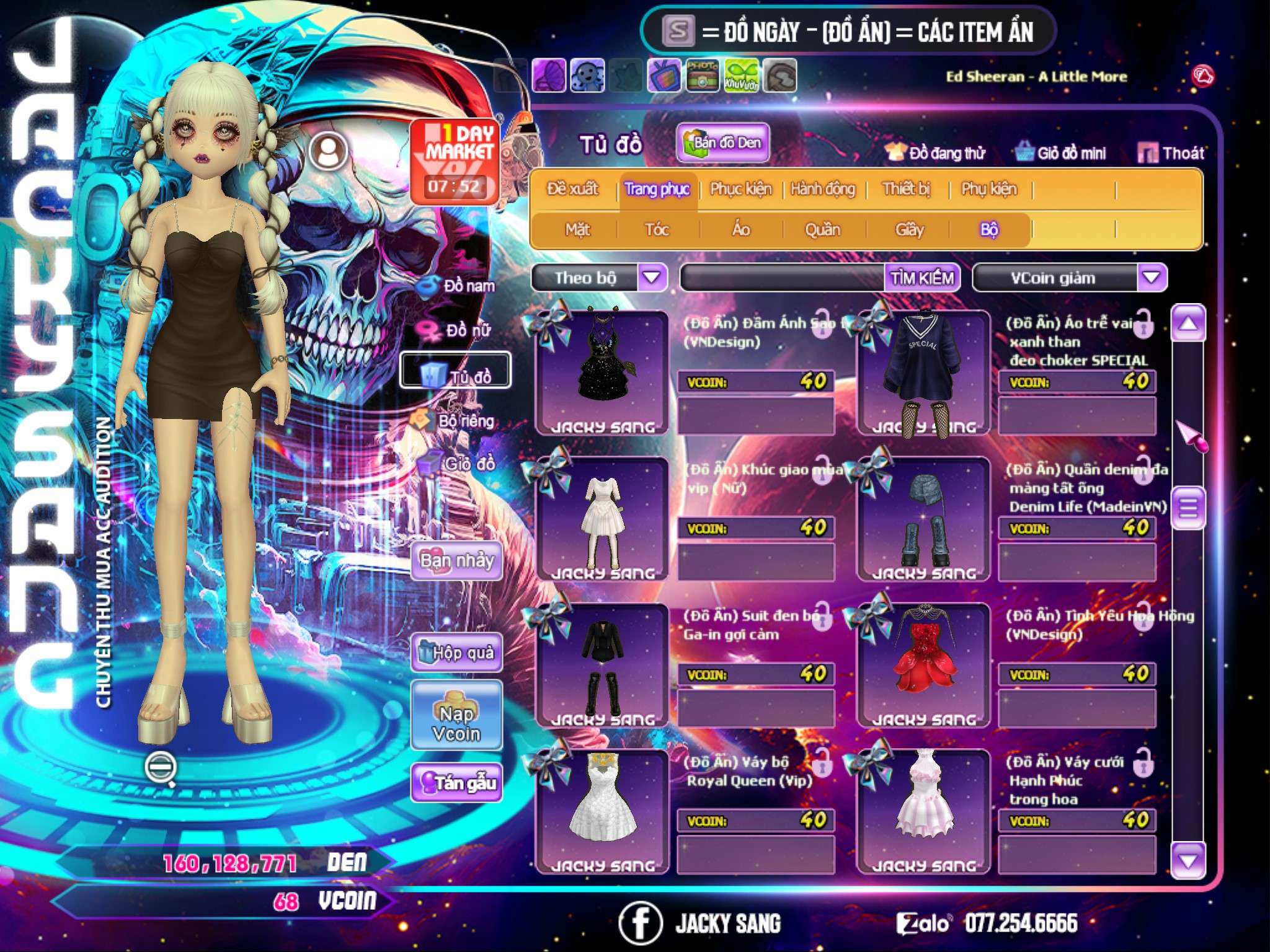1270x952 pixels.
Task: Switch to the Phục kiện tab
Action: 740,189
